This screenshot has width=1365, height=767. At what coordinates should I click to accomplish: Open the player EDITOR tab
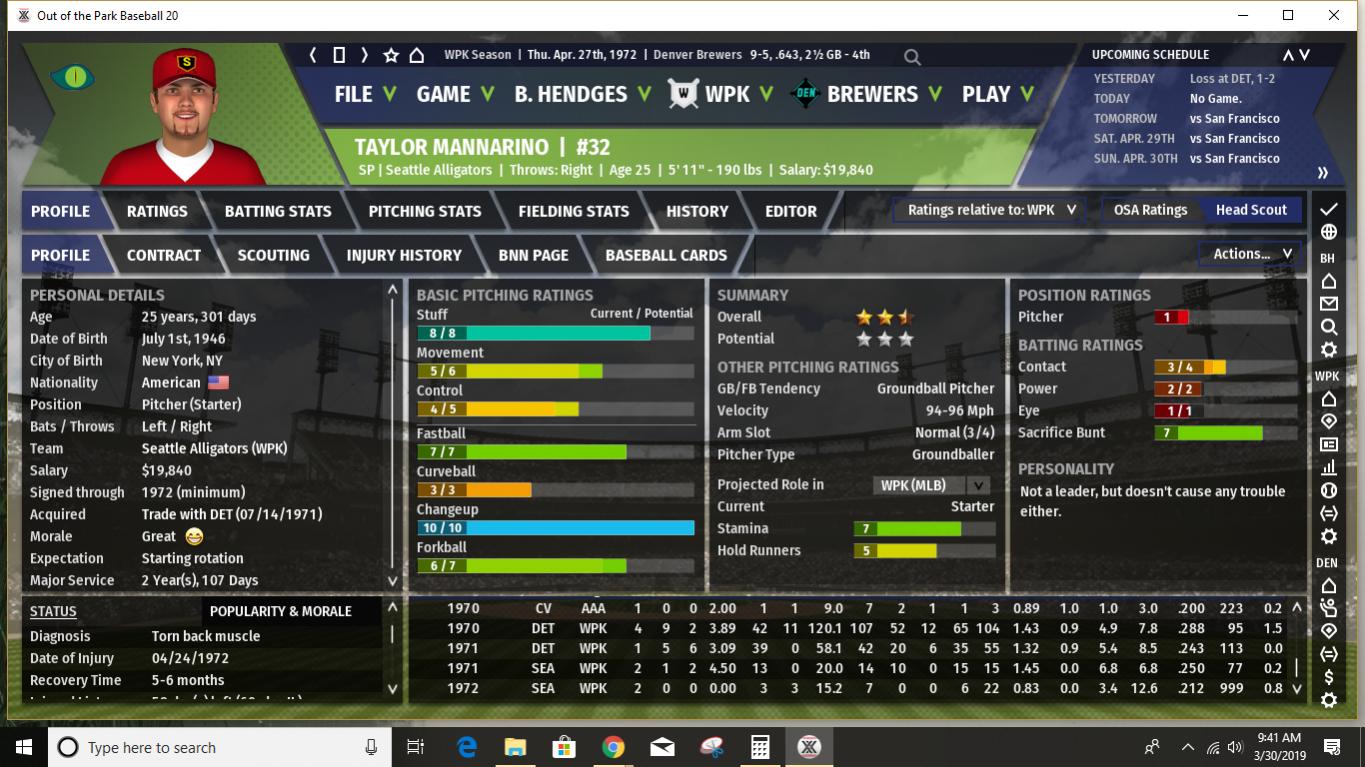[791, 211]
